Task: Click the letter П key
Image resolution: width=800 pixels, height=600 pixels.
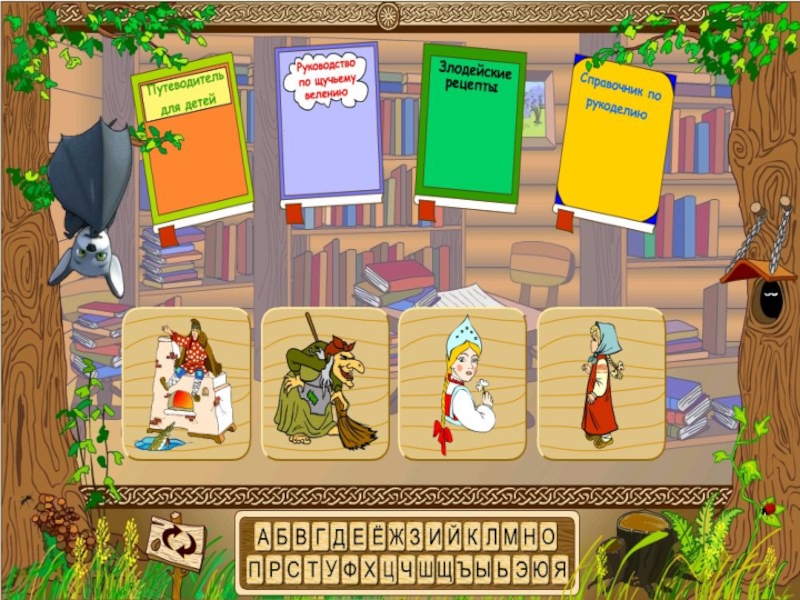Action: click(254, 569)
